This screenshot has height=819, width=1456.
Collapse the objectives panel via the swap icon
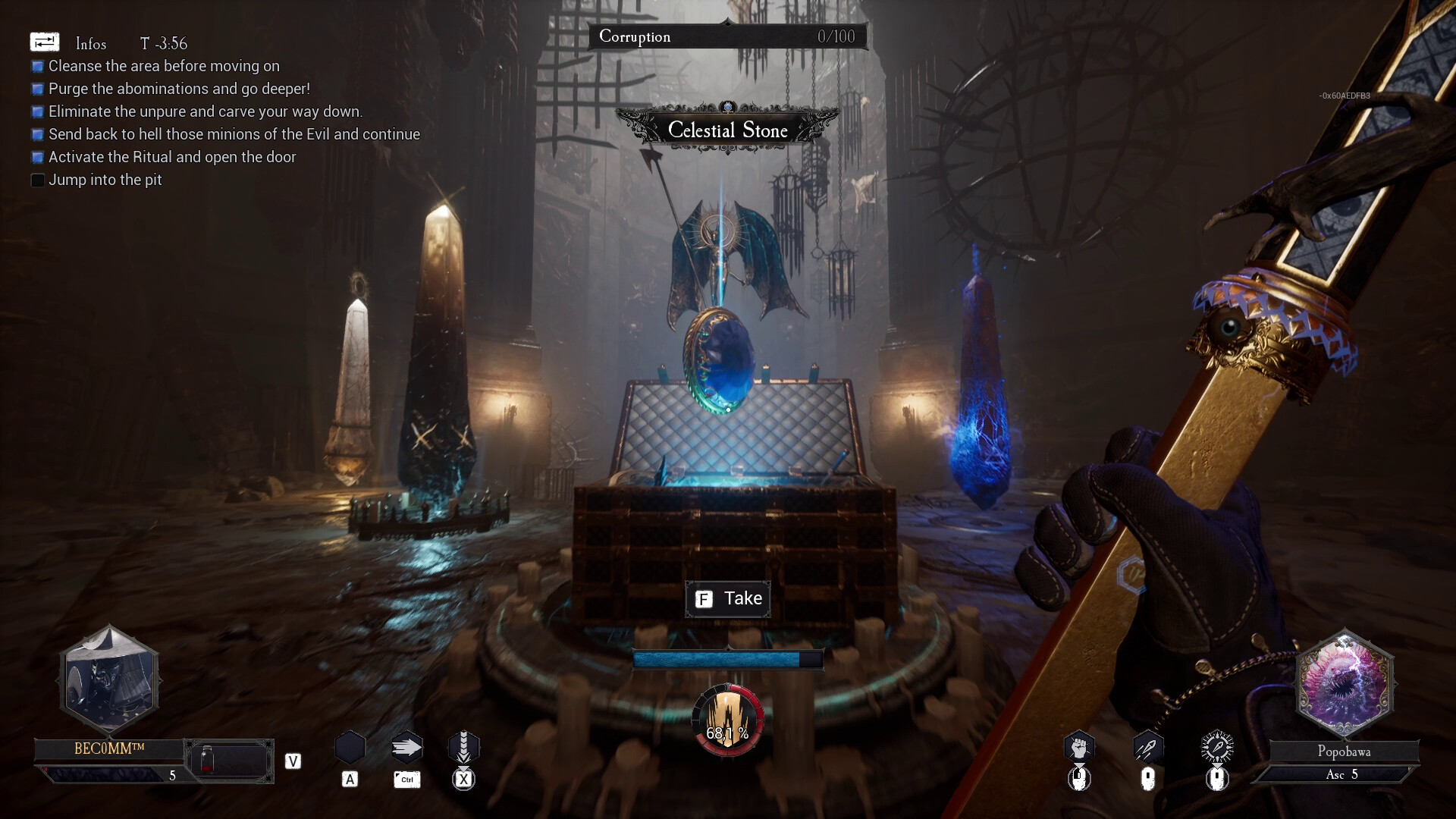pyautogui.click(x=45, y=42)
